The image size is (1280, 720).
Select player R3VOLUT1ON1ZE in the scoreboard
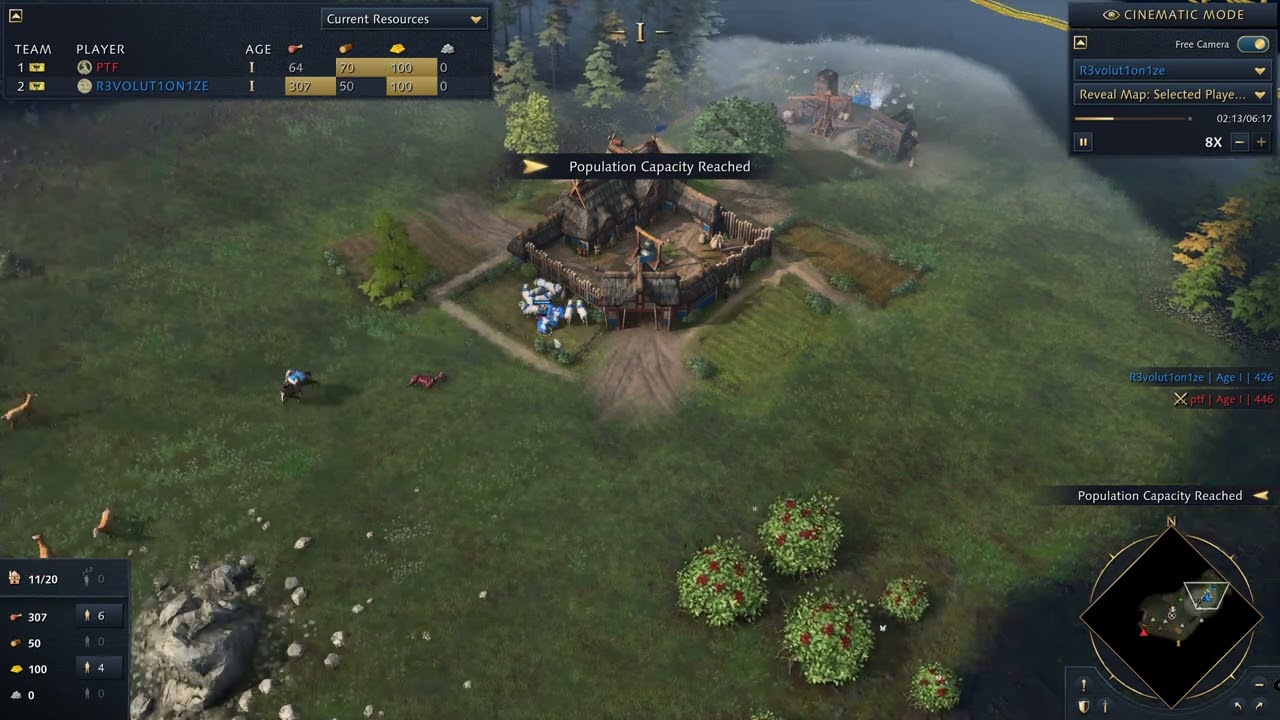click(152, 86)
